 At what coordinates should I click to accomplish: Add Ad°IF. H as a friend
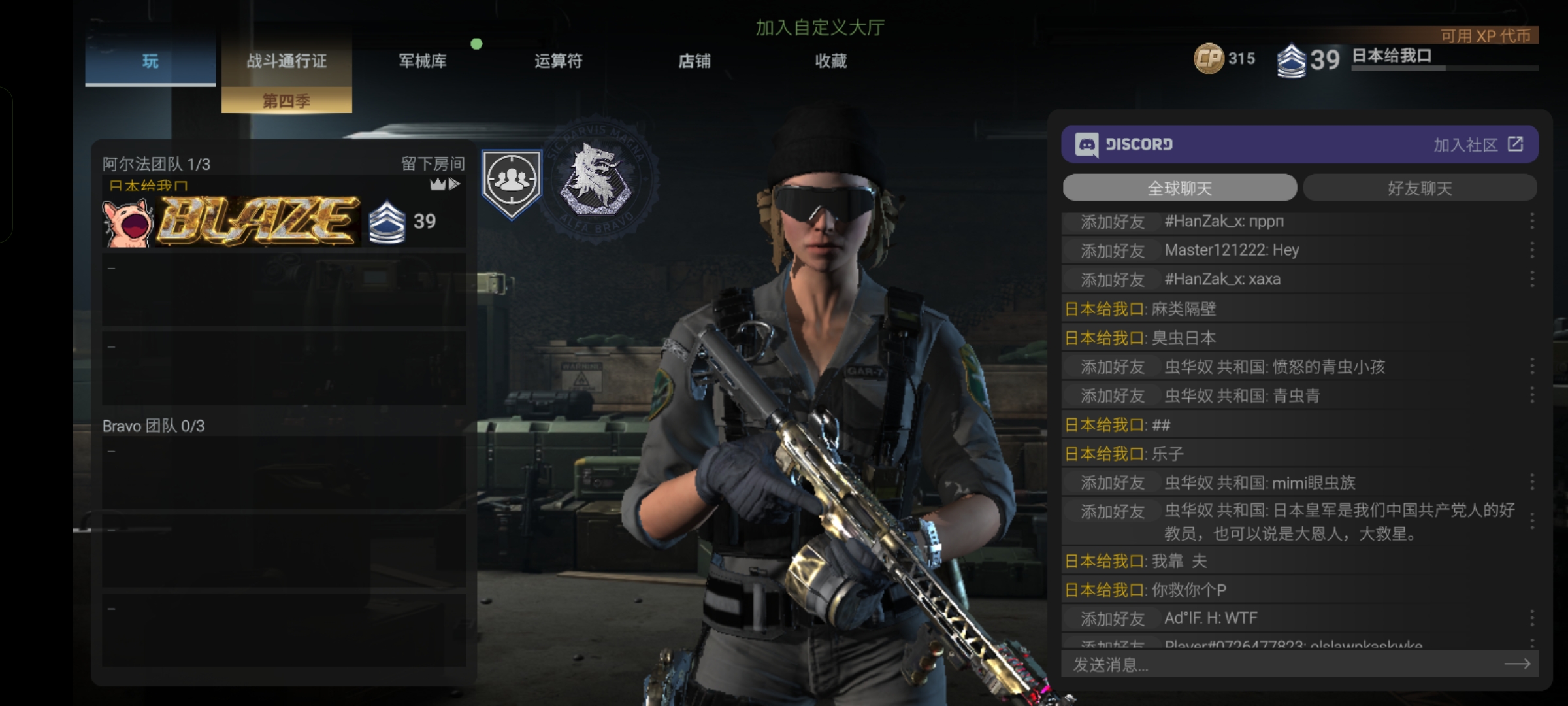point(1112,618)
